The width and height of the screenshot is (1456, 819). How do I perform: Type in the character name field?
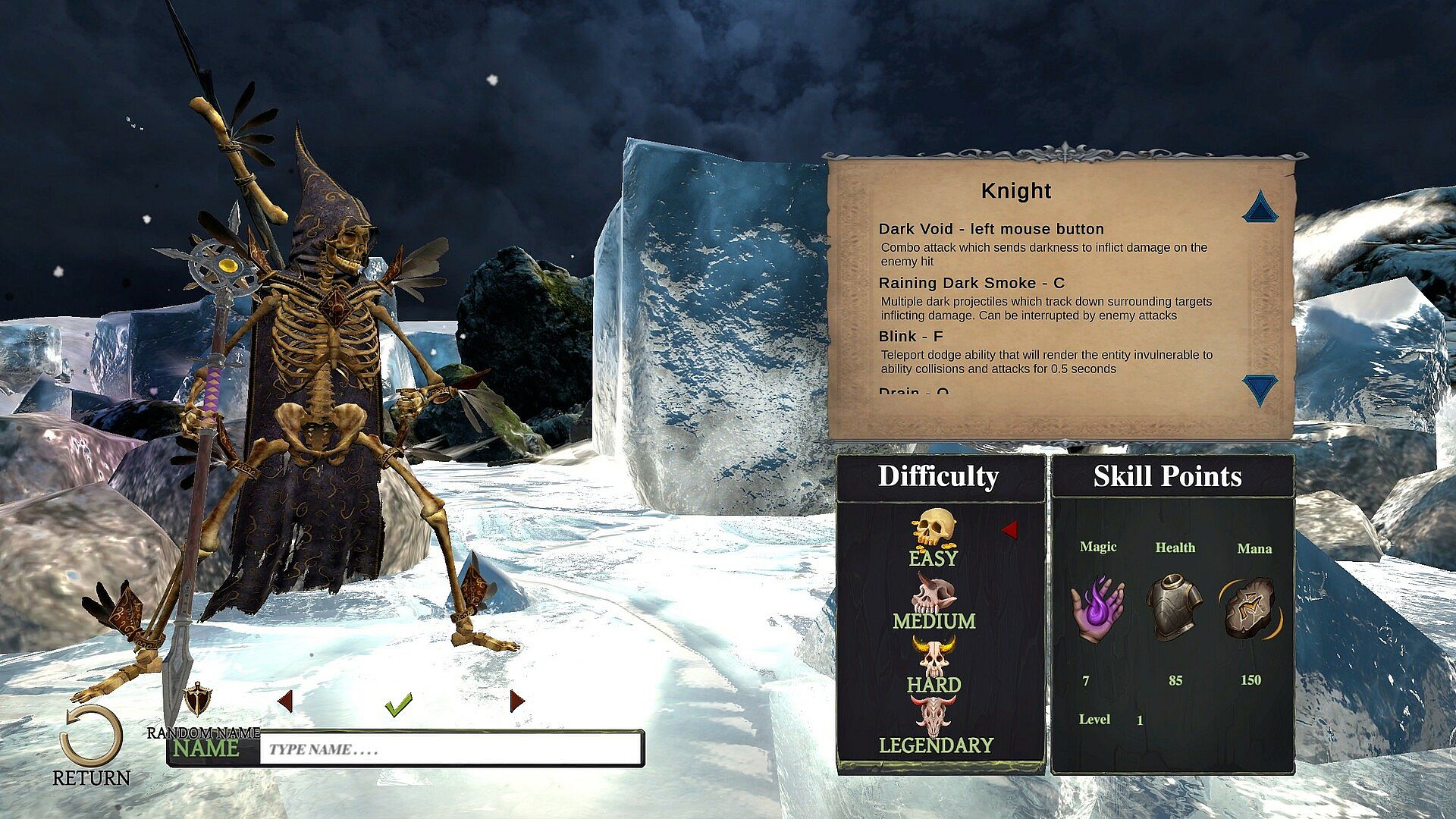point(450,749)
